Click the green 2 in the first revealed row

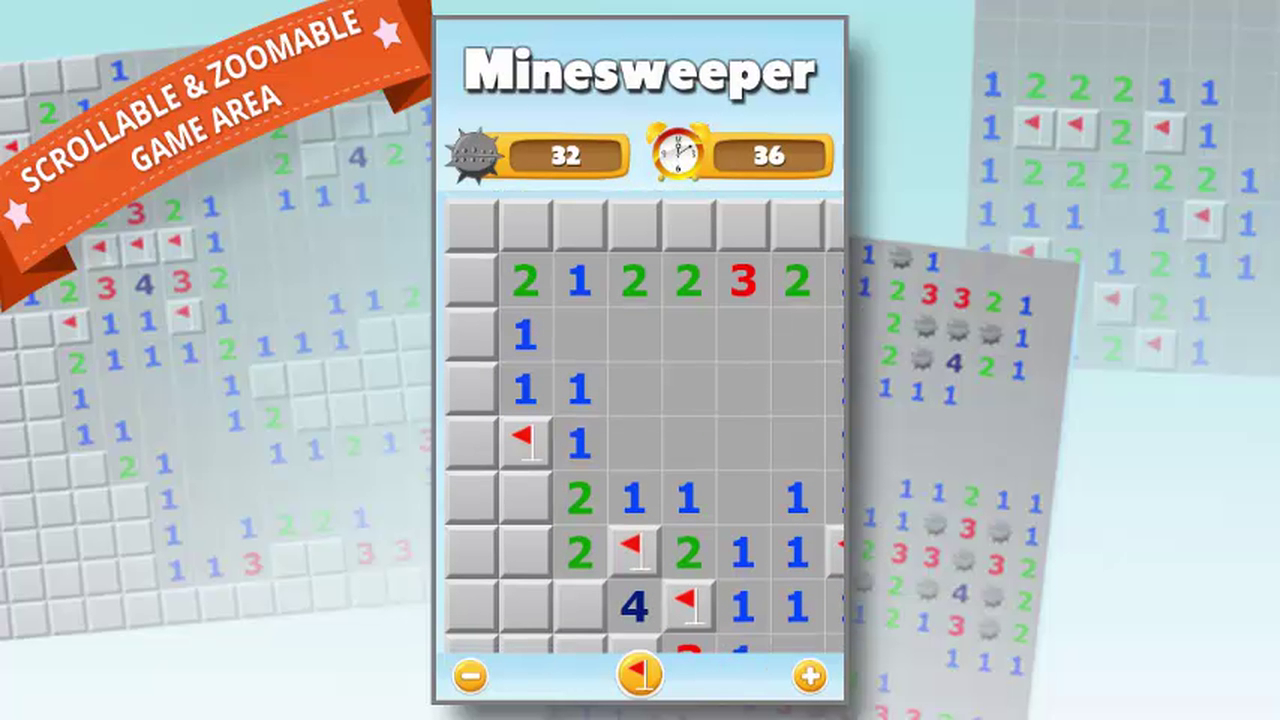click(x=528, y=281)
